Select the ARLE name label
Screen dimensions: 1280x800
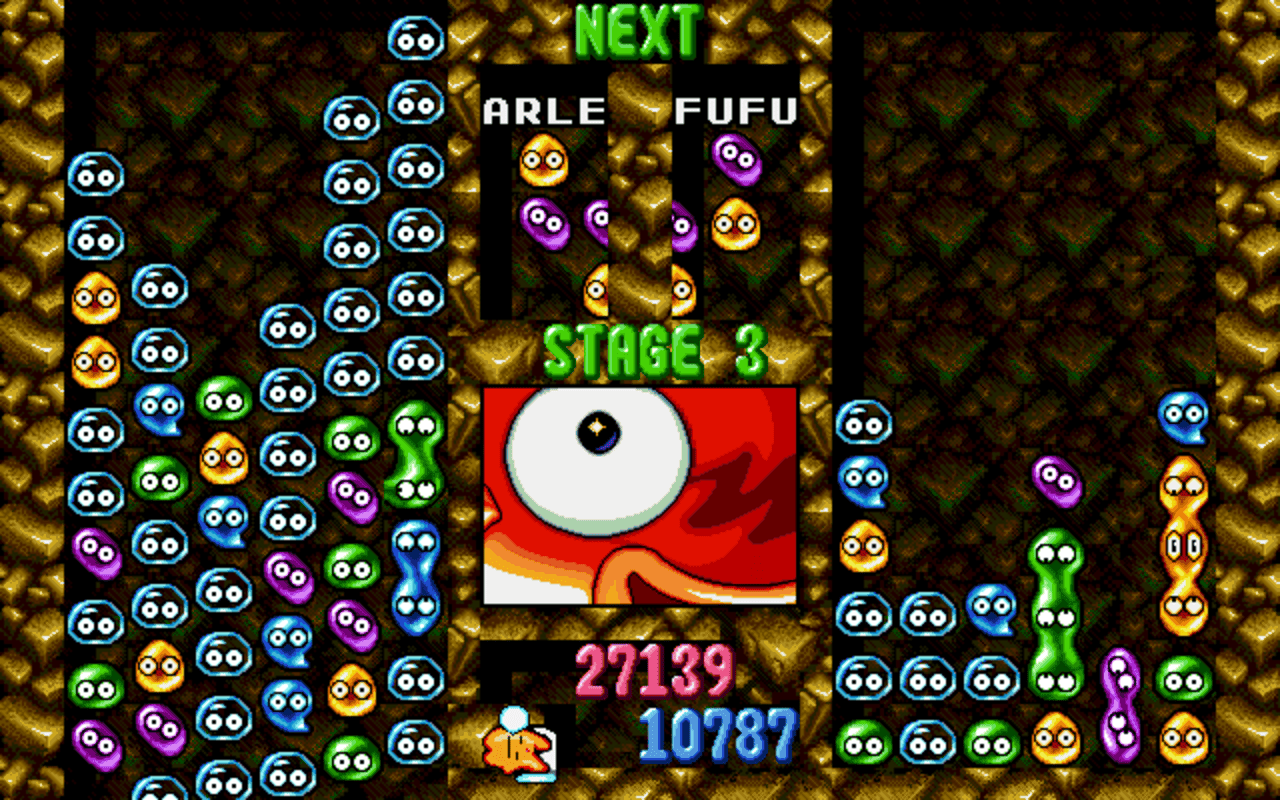click(543, 111)
